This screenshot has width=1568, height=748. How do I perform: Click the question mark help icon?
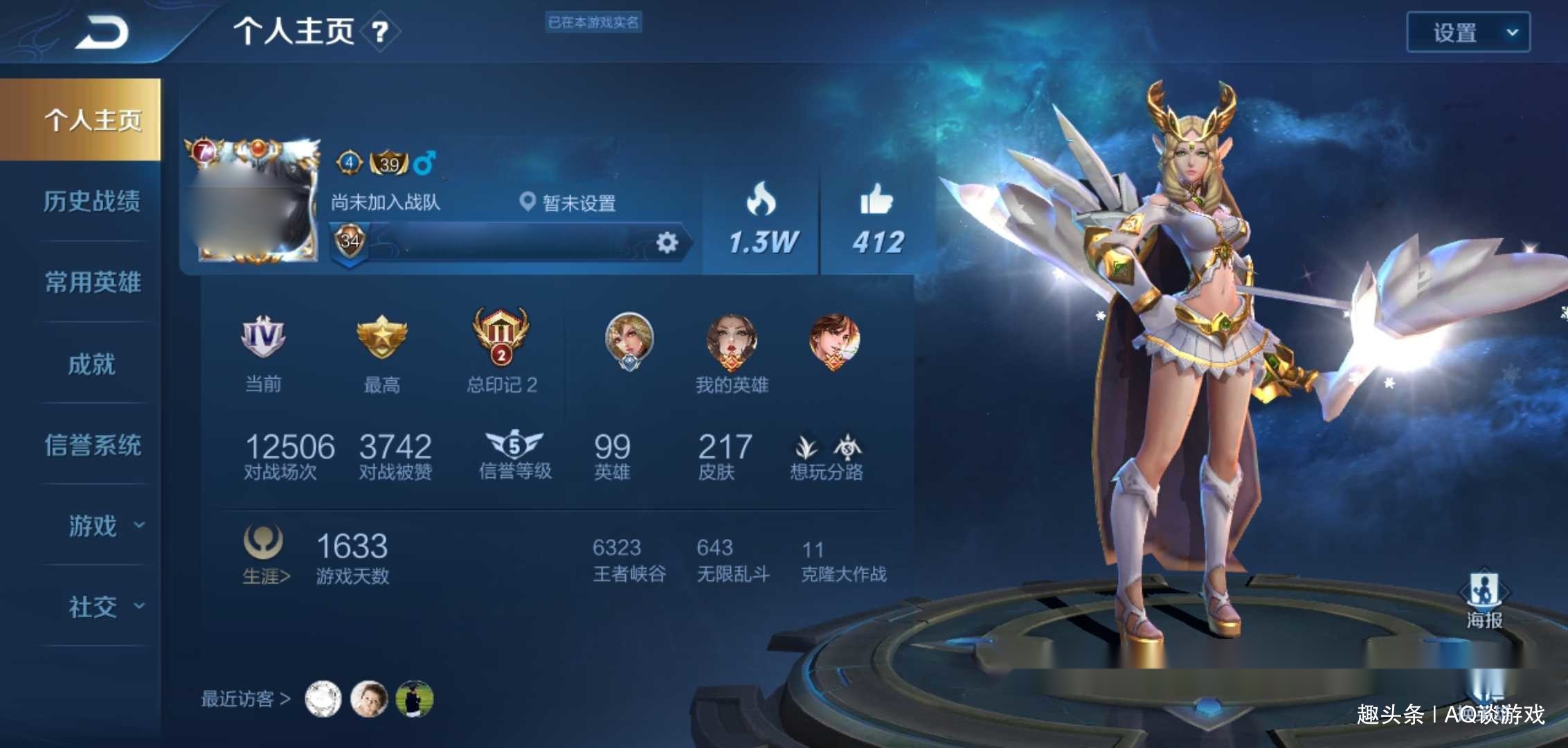point(380,32)
